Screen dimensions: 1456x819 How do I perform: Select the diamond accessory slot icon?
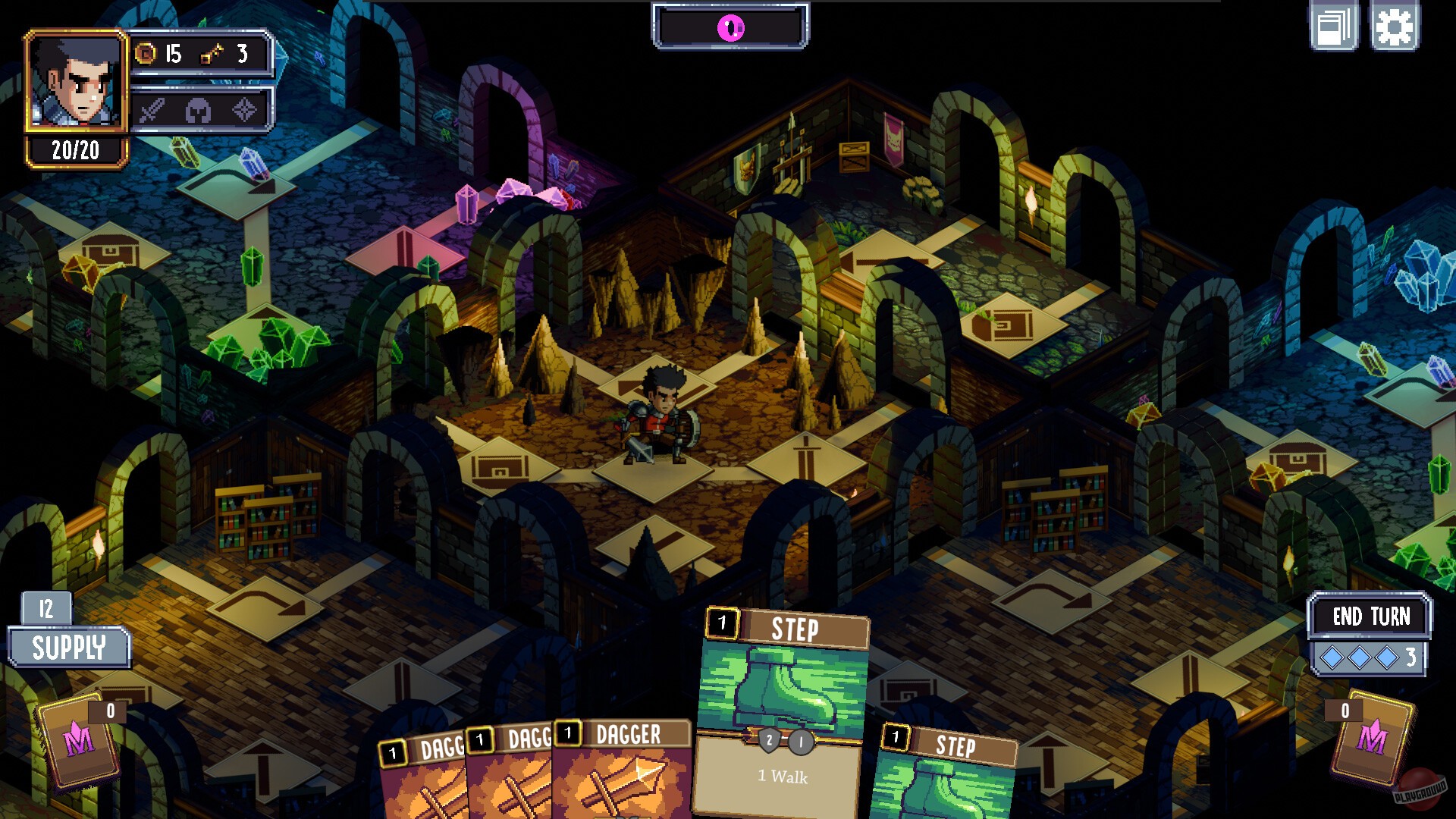243,111
